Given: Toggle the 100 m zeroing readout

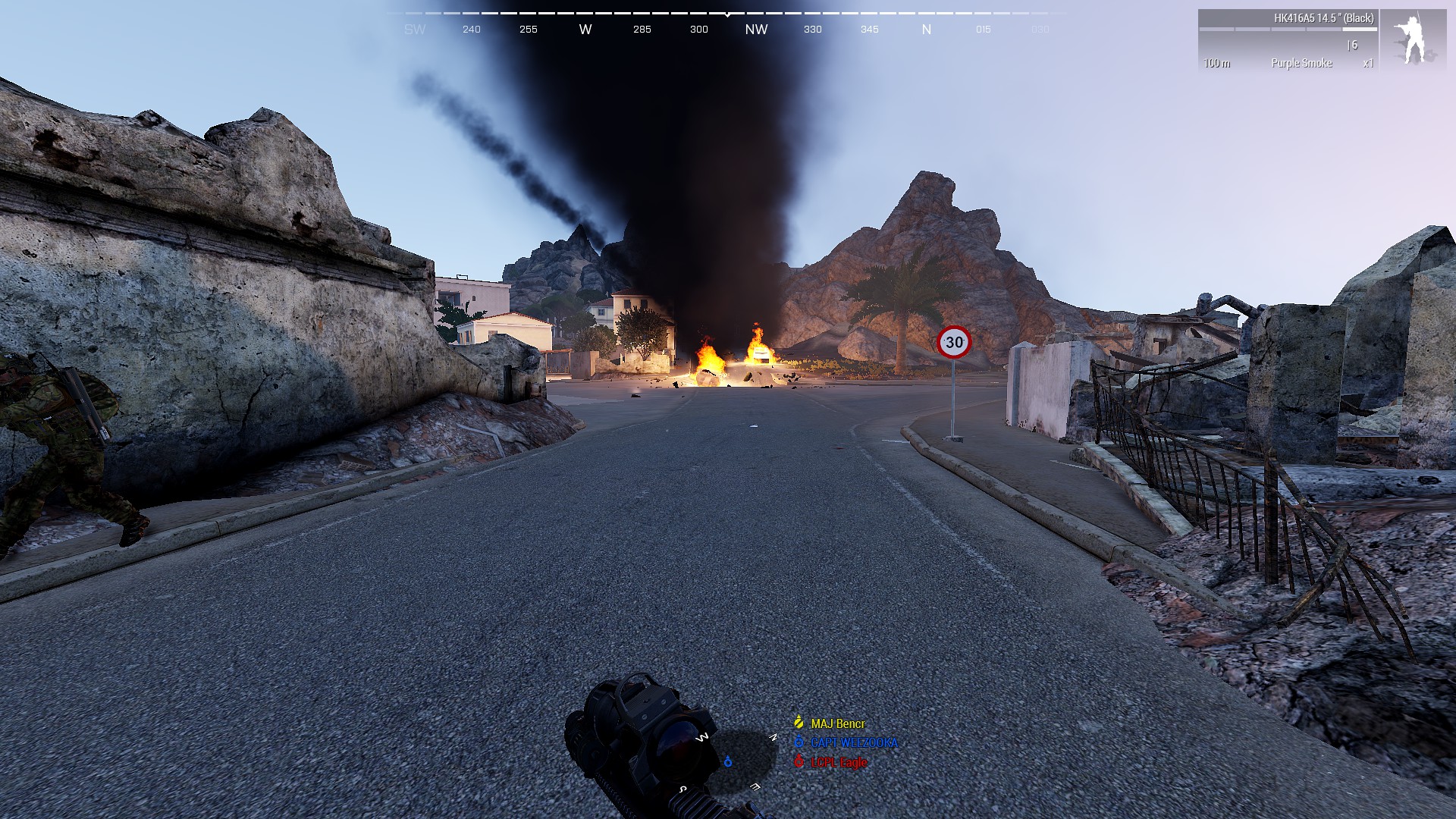Looking at the screenshot, I should pos(1217,63).
